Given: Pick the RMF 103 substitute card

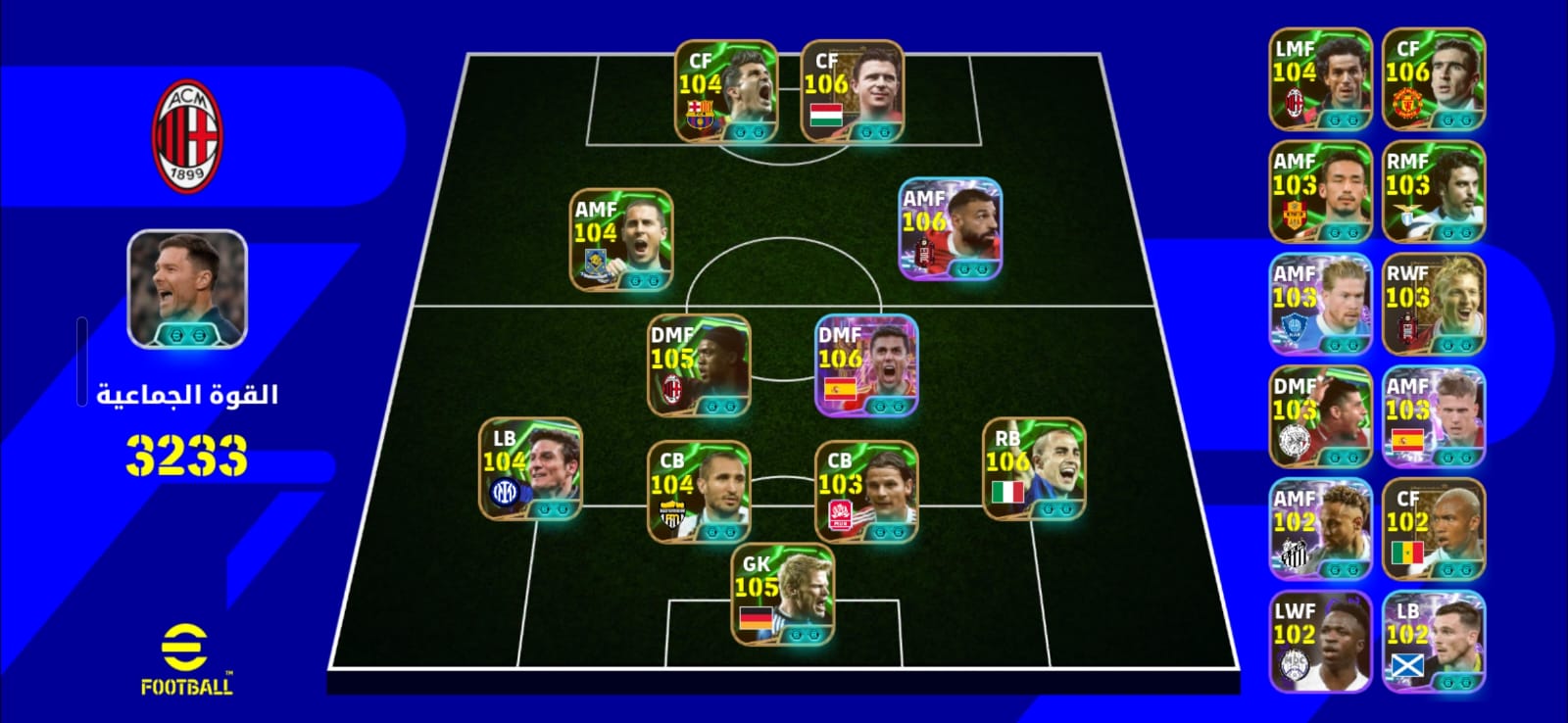Looking at the screenshot, I should (1434, 192).
